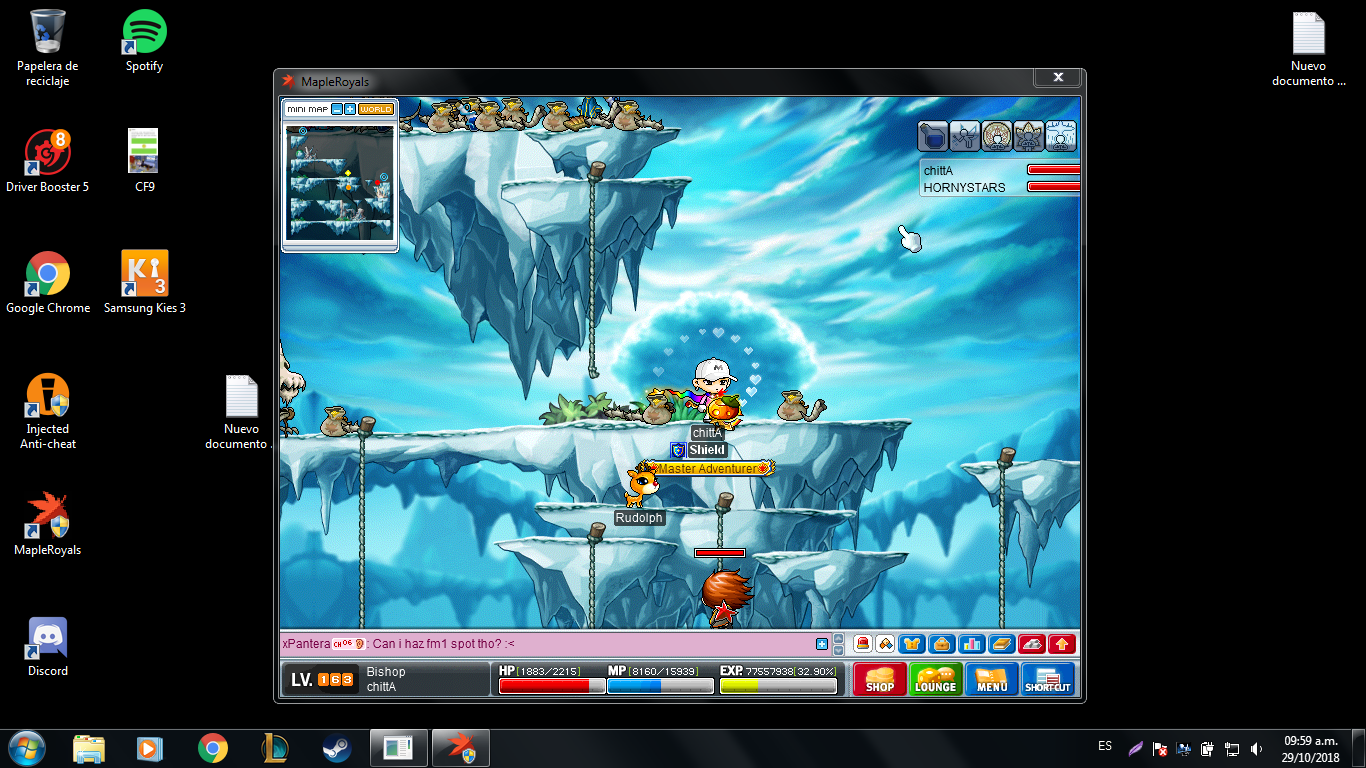
Task: Click the yellow EXP progress bar
Action: [x=778, y=686]
